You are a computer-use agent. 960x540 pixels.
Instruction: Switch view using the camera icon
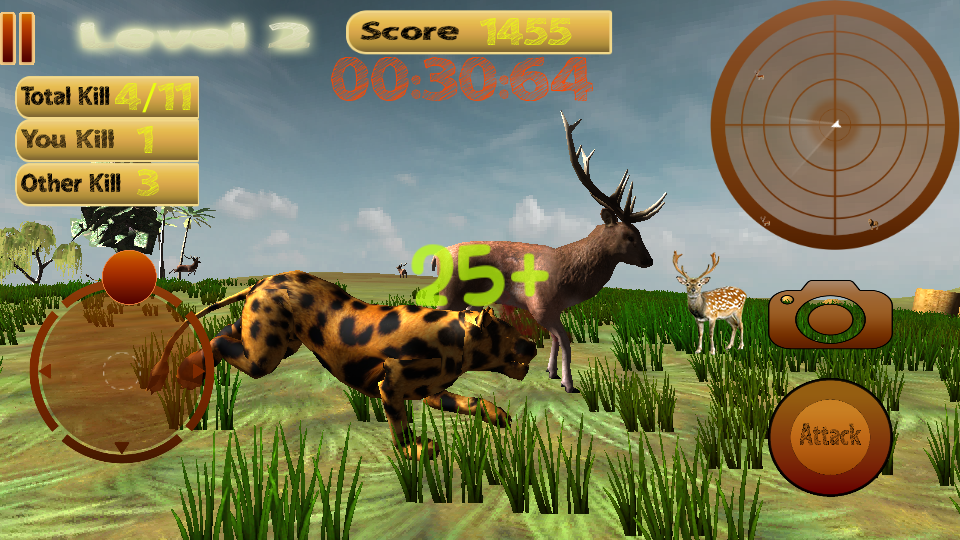pos(830,315)
